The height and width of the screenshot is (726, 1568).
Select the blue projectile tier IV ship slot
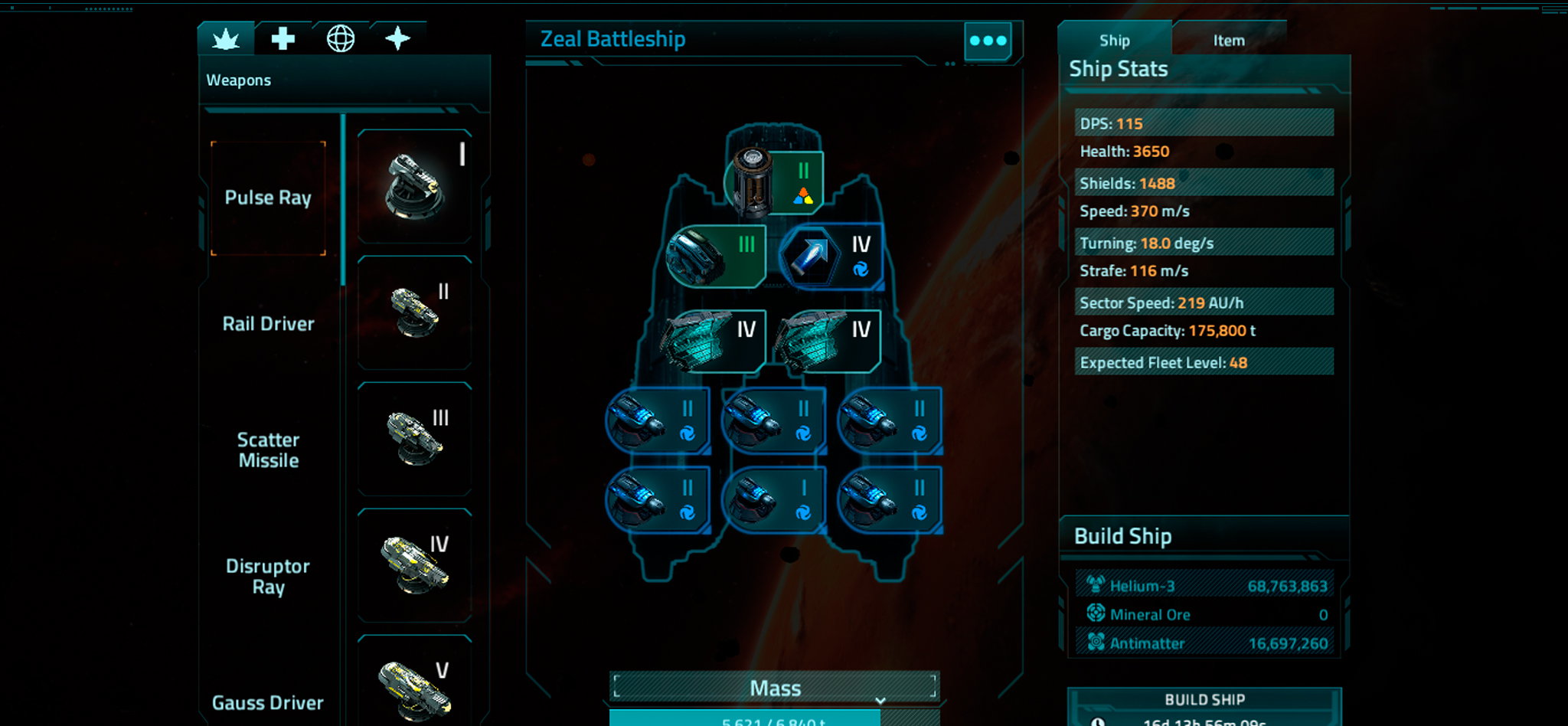831,257
